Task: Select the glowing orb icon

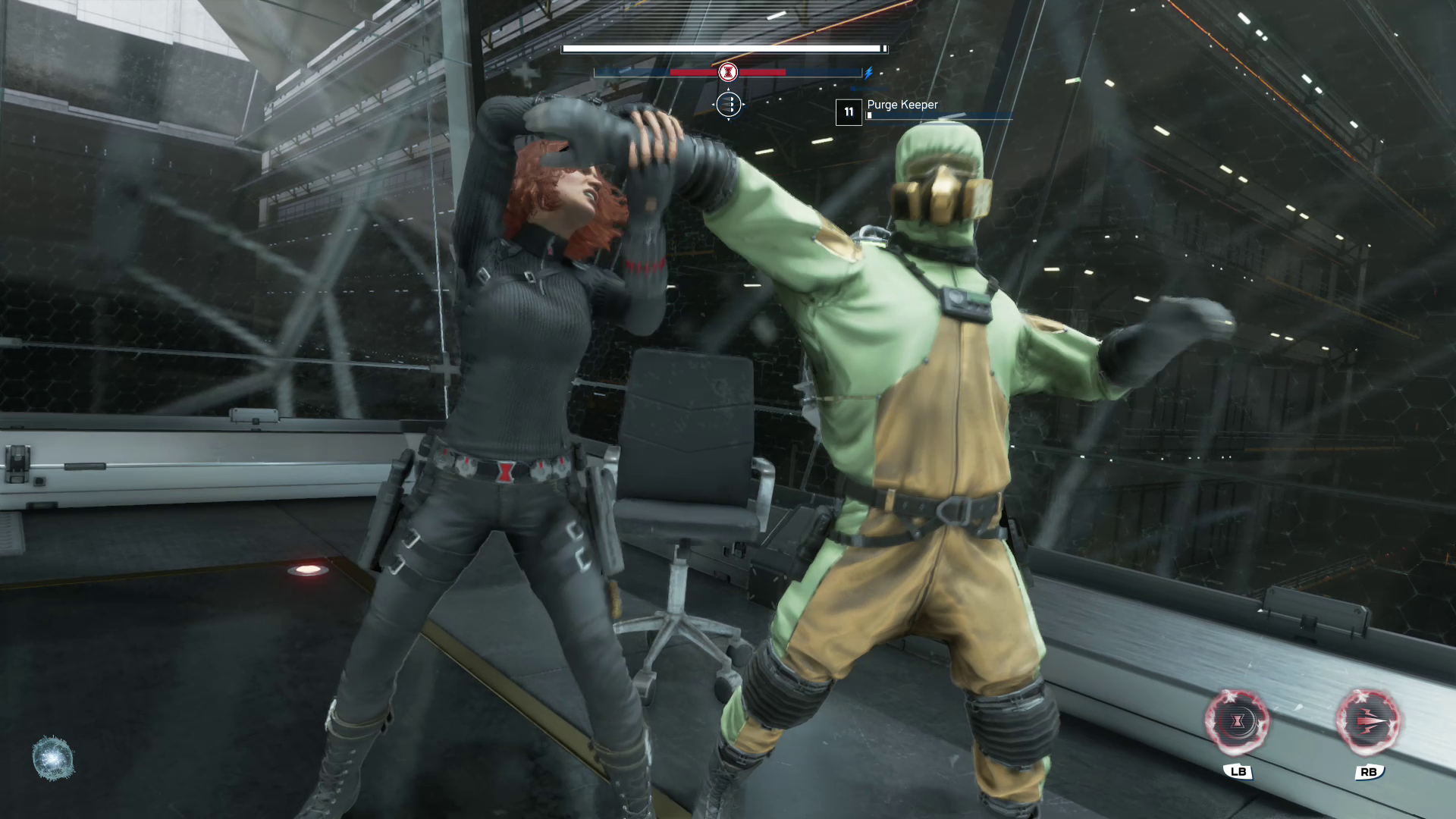Action: [53, 758]
